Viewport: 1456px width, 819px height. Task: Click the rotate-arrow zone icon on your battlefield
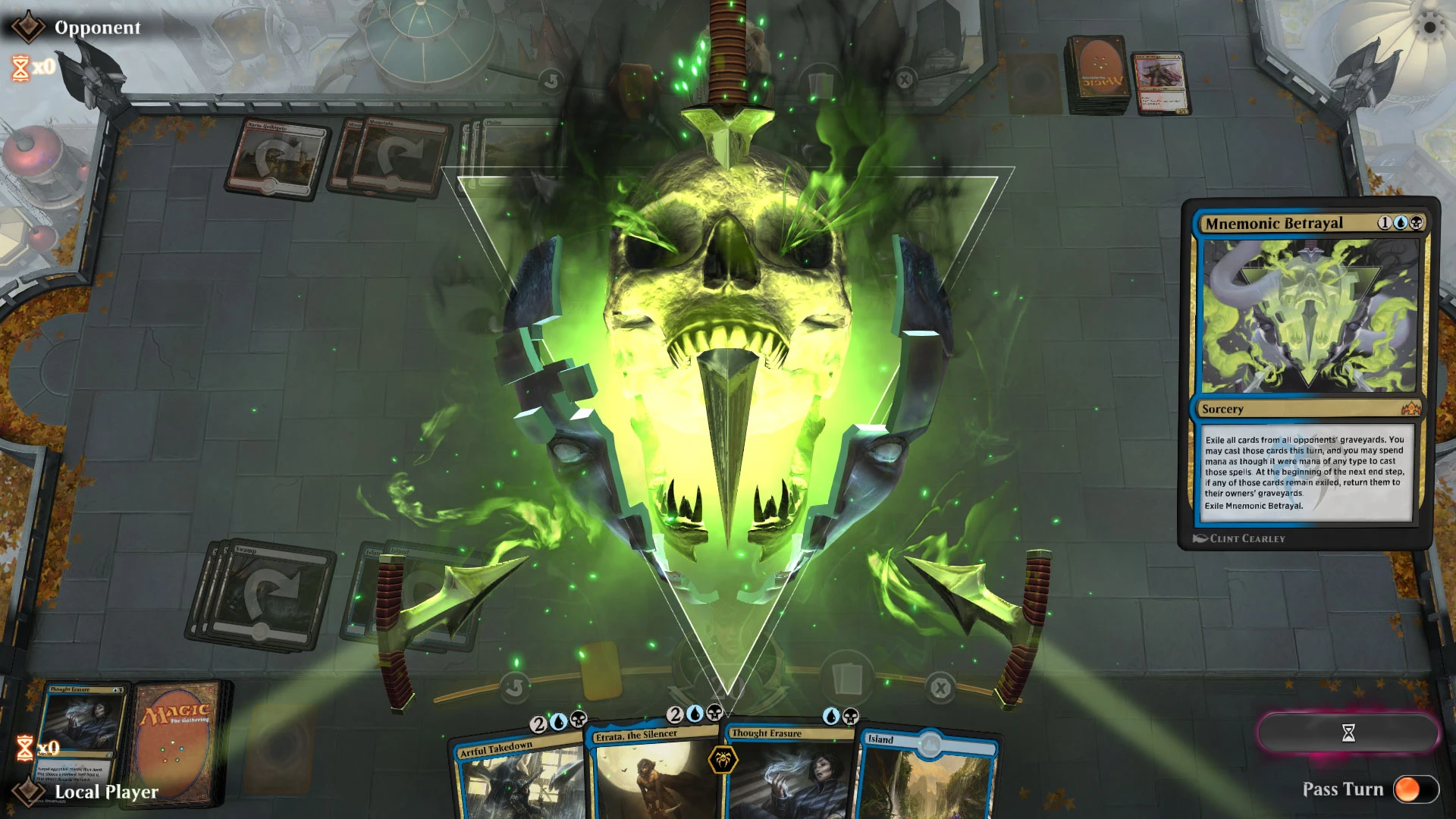tap(515, 686)
